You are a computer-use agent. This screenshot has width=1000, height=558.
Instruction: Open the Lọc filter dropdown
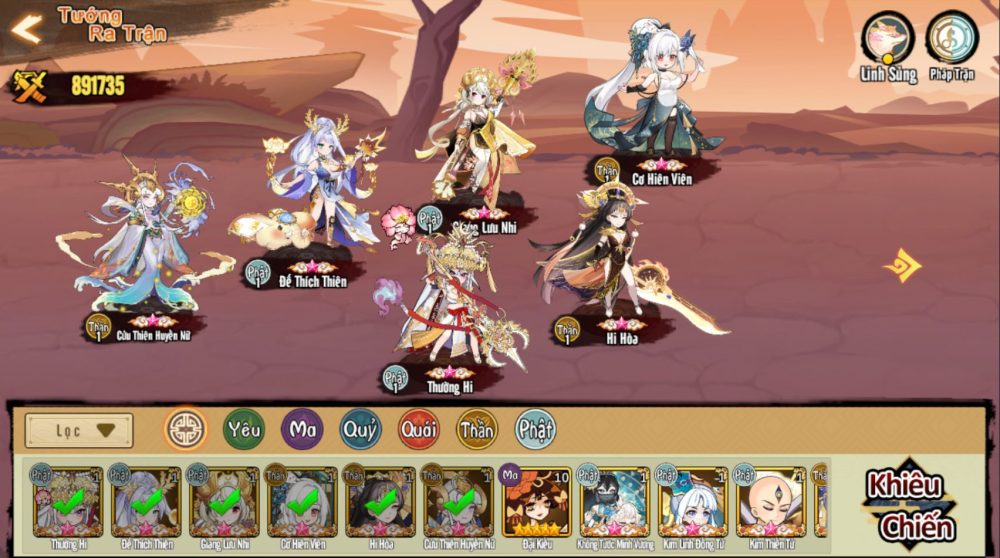pos(79,430)
